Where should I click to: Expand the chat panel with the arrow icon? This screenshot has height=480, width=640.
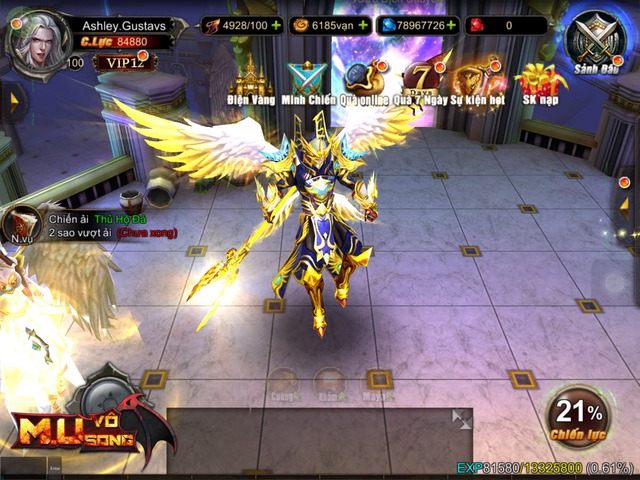461,419
